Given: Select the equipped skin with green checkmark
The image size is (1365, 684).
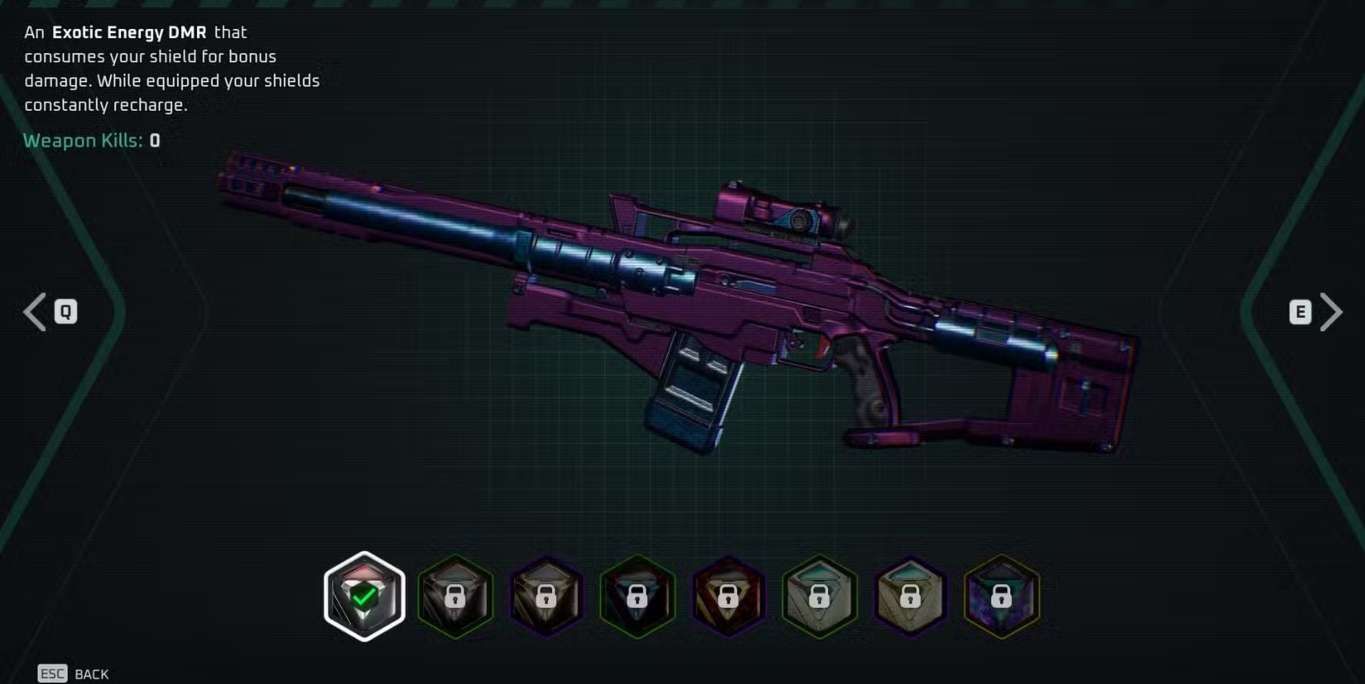Looking at the screenshot, I should pyautogui.click(x=364, y=596).
